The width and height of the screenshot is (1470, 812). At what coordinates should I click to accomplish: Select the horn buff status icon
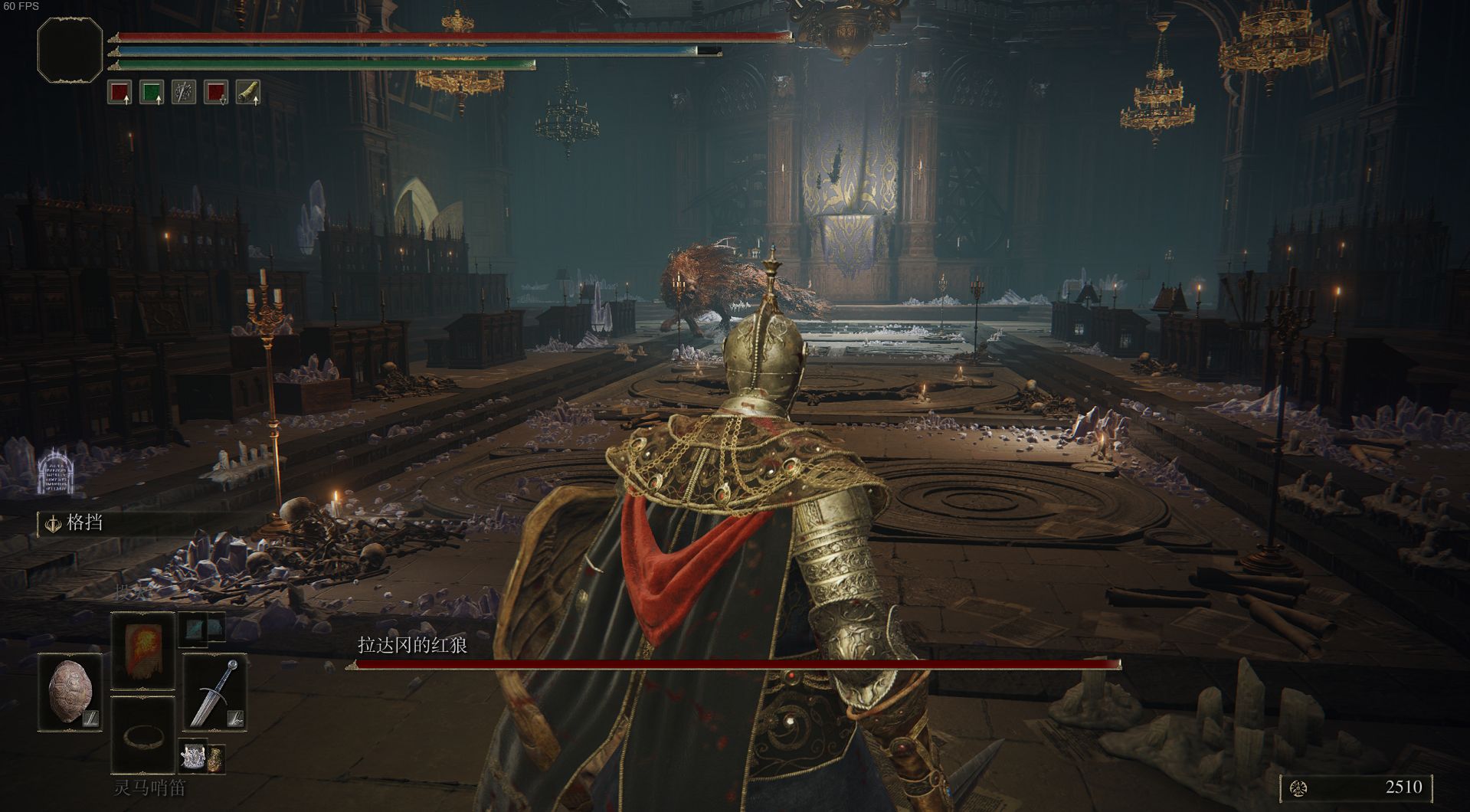(x=248, y=93)
